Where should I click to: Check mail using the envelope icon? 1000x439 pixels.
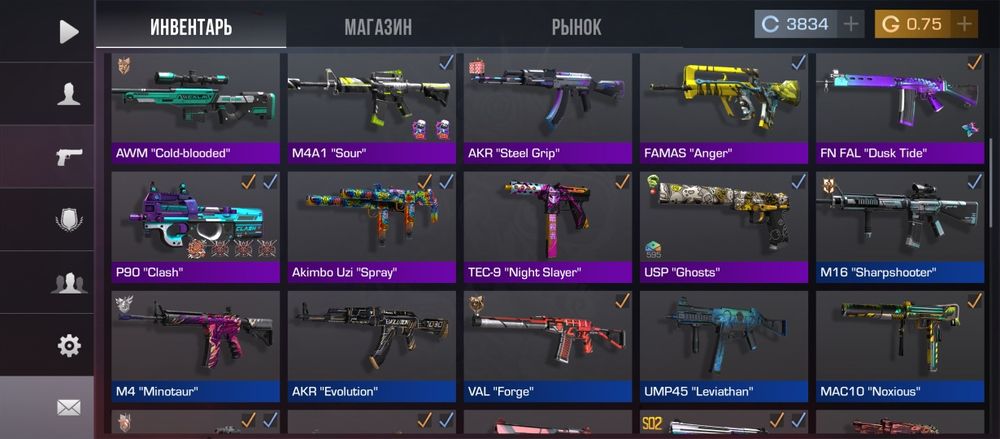tap(68, 407)
